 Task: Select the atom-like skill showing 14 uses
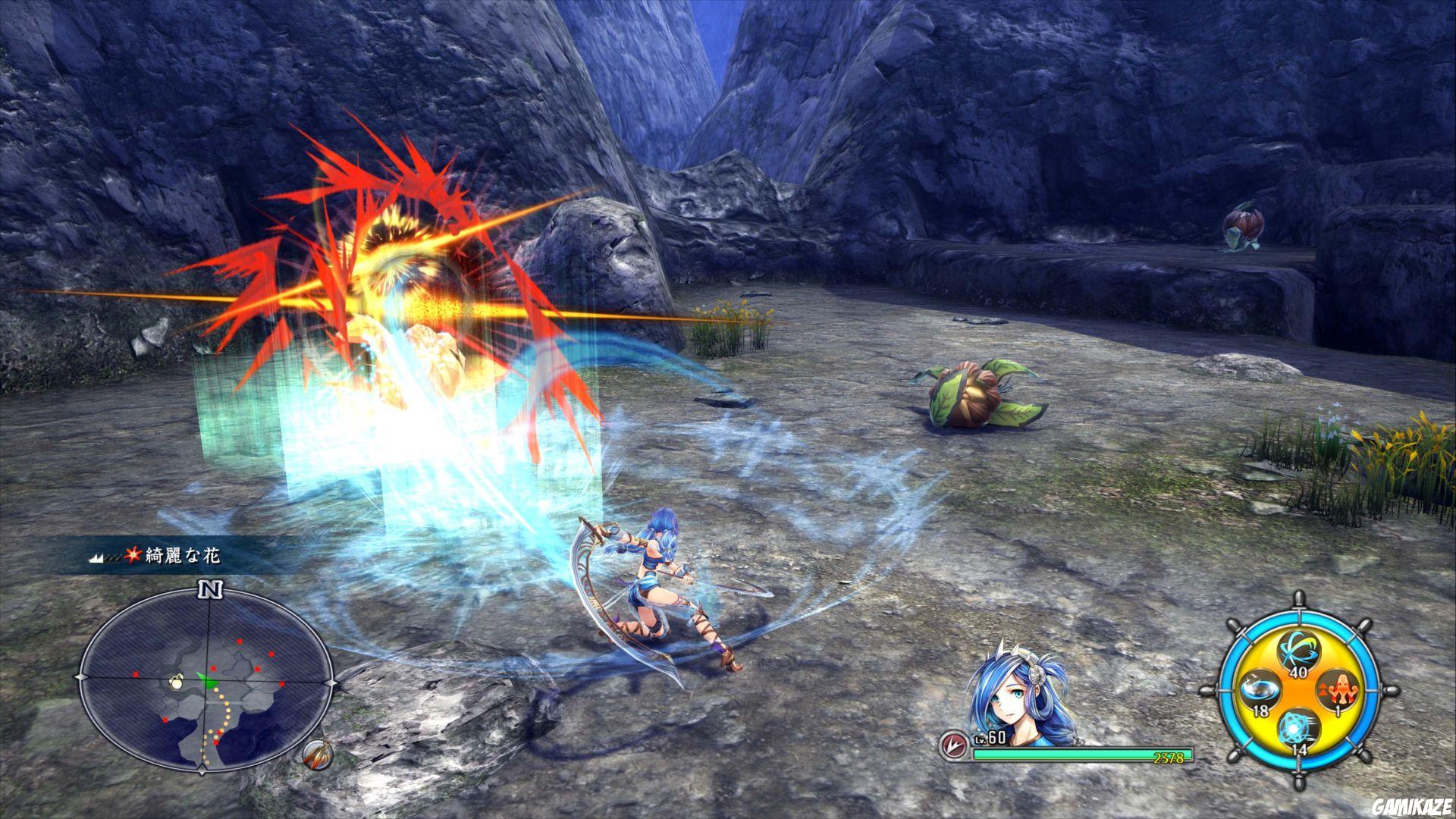click(1298, 728)
